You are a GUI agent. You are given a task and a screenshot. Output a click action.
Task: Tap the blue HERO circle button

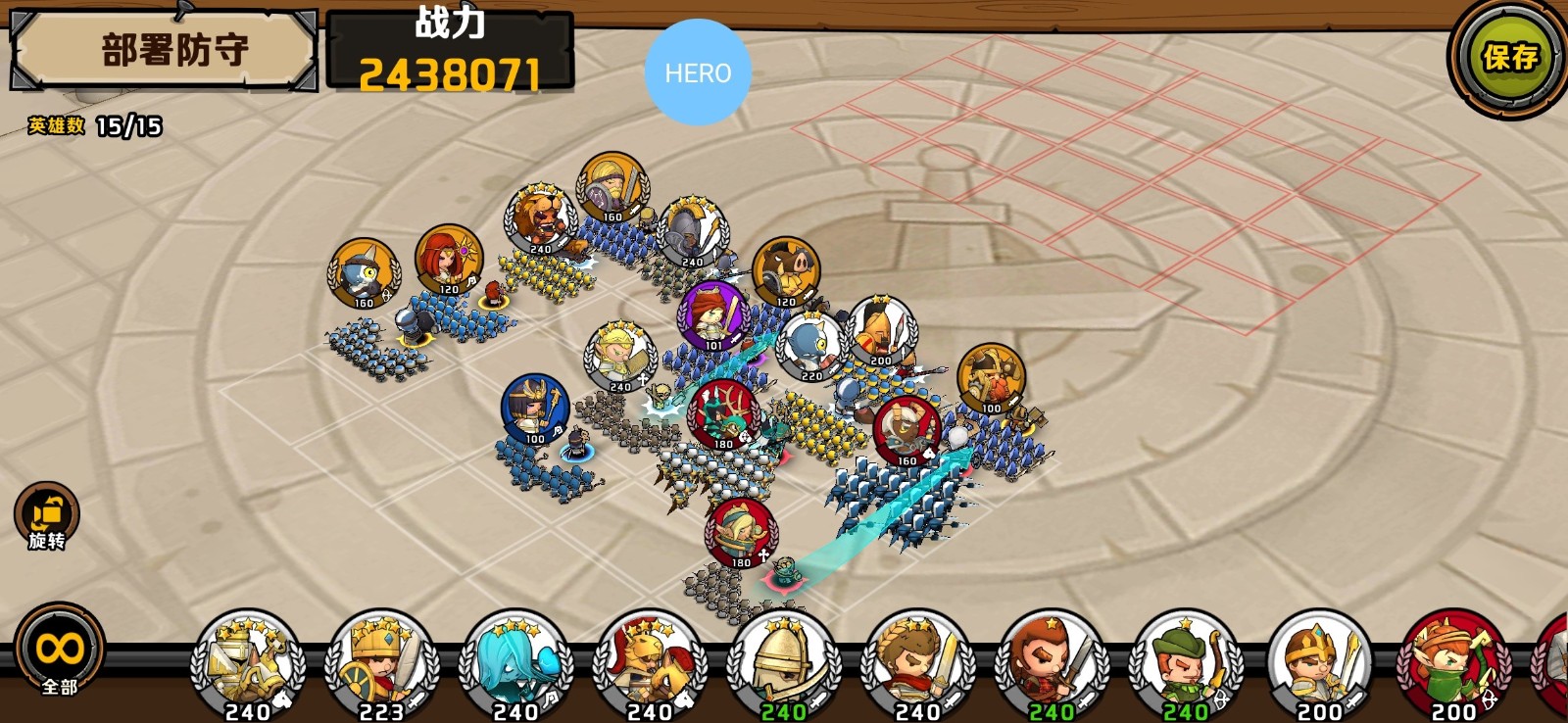(698, 72)
